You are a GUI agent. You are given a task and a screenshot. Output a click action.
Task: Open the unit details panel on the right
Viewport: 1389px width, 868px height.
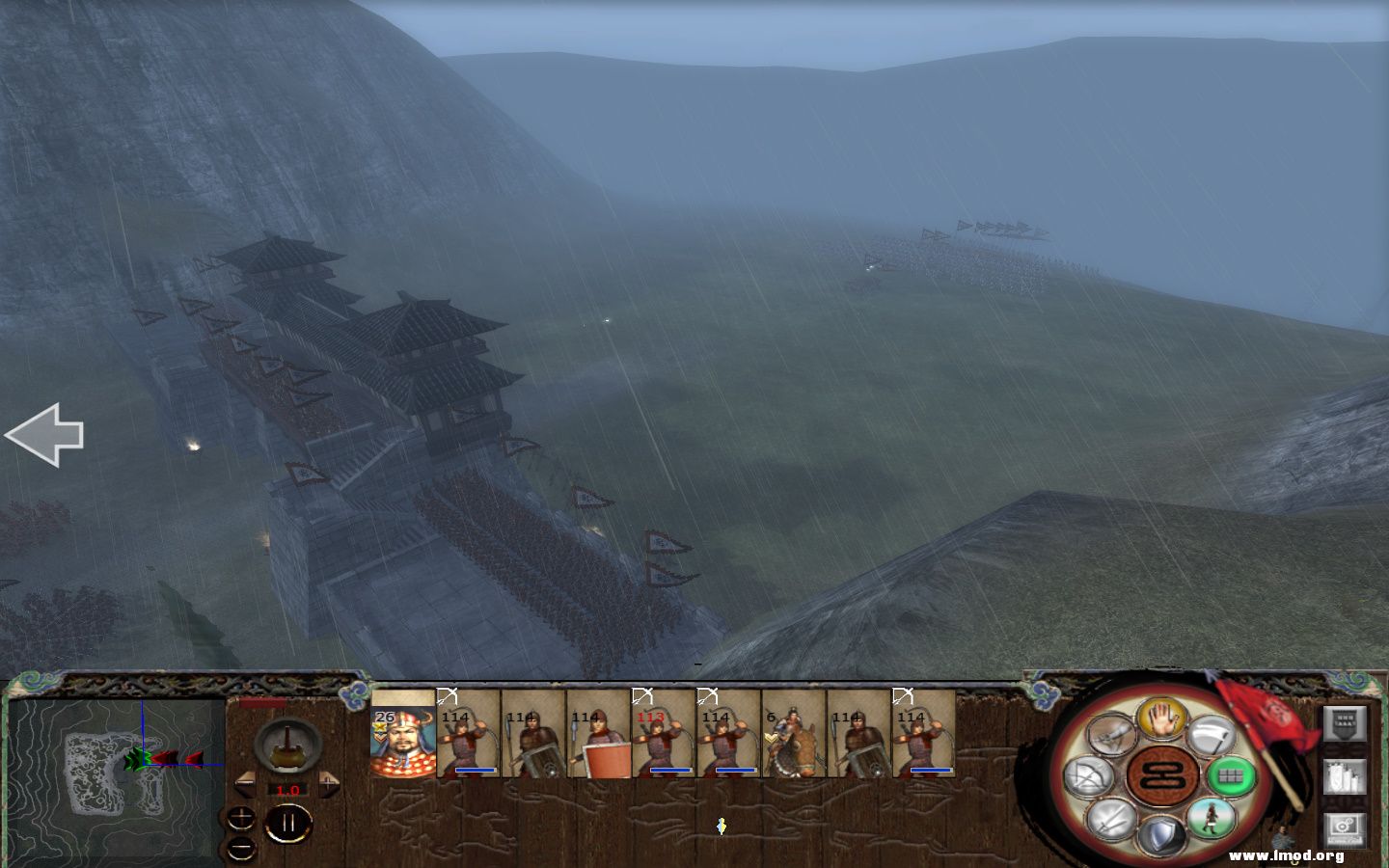pos(1346,777)
